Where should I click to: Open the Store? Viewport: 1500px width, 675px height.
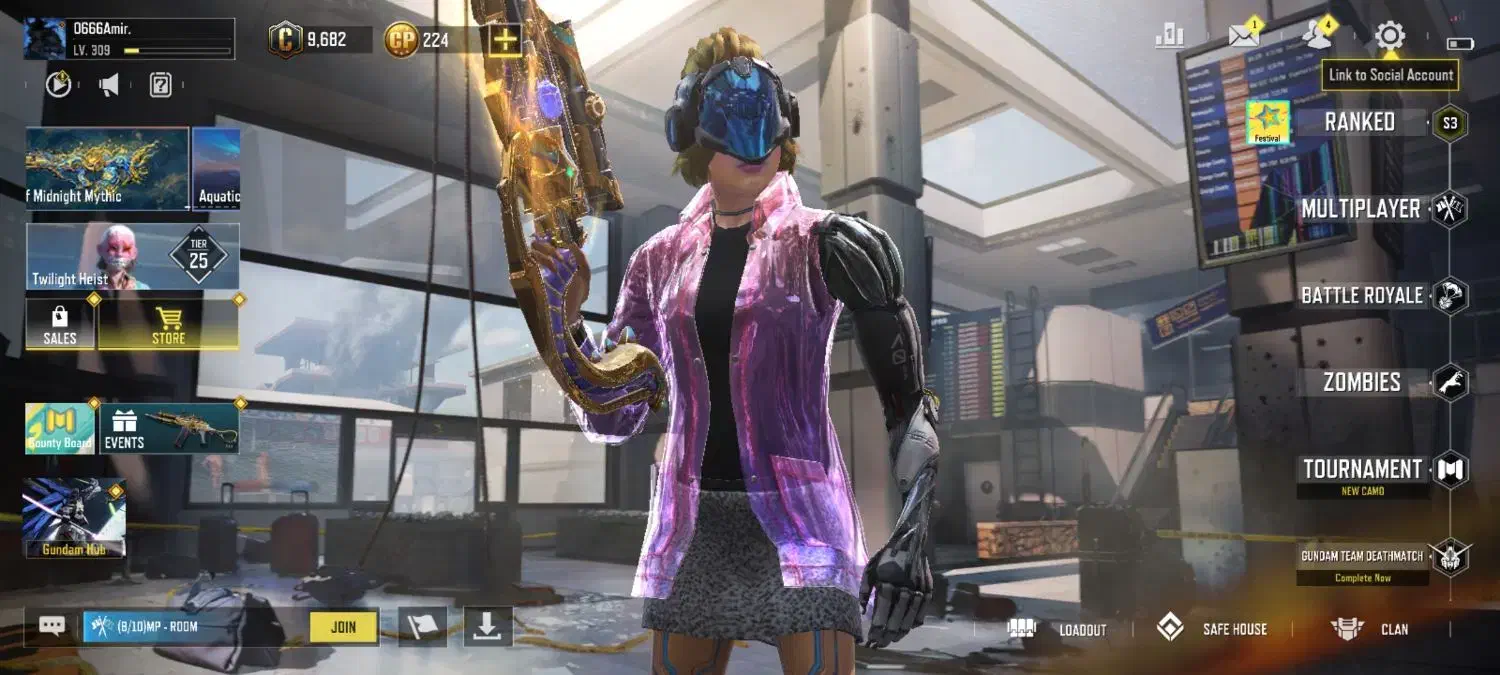point(168,325)
